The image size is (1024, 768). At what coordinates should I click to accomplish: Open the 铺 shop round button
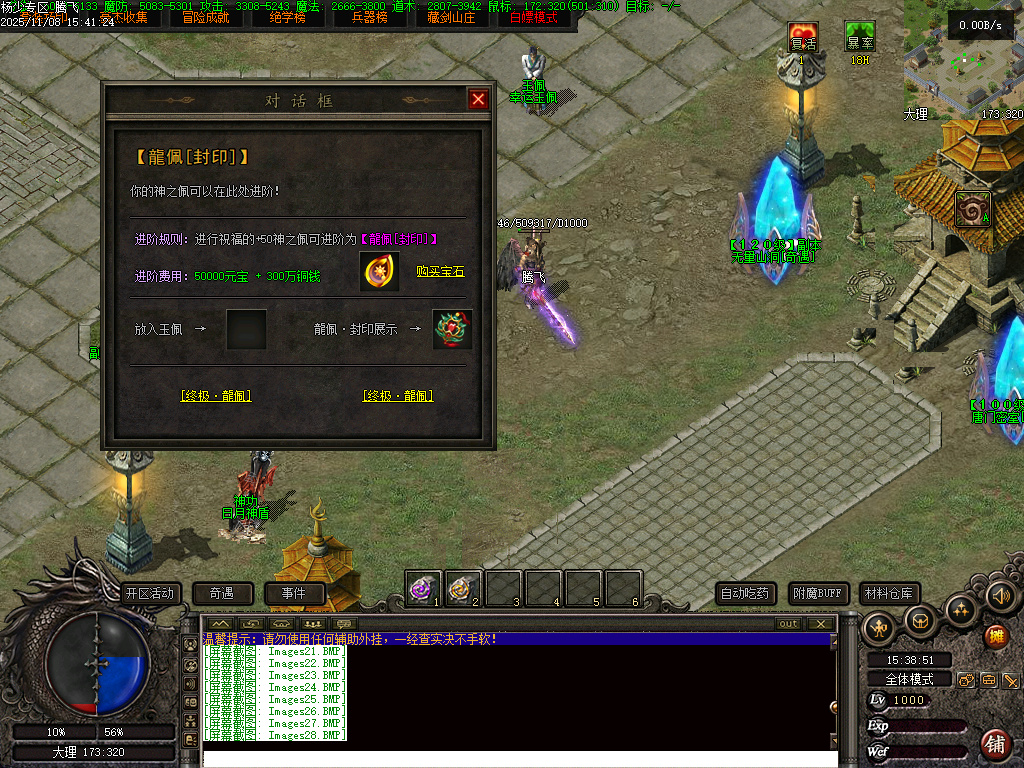[995, 743]
